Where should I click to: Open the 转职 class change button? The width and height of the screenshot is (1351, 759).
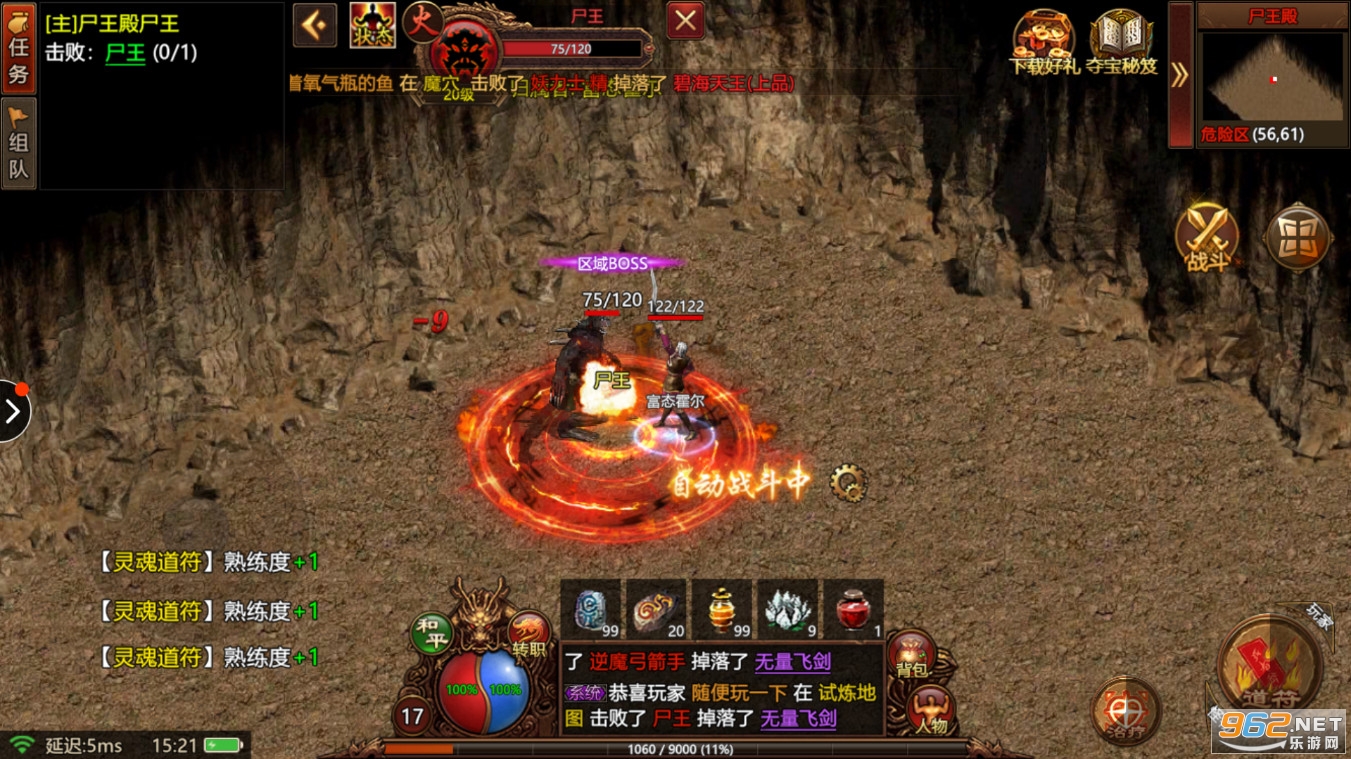coord(529,634)
